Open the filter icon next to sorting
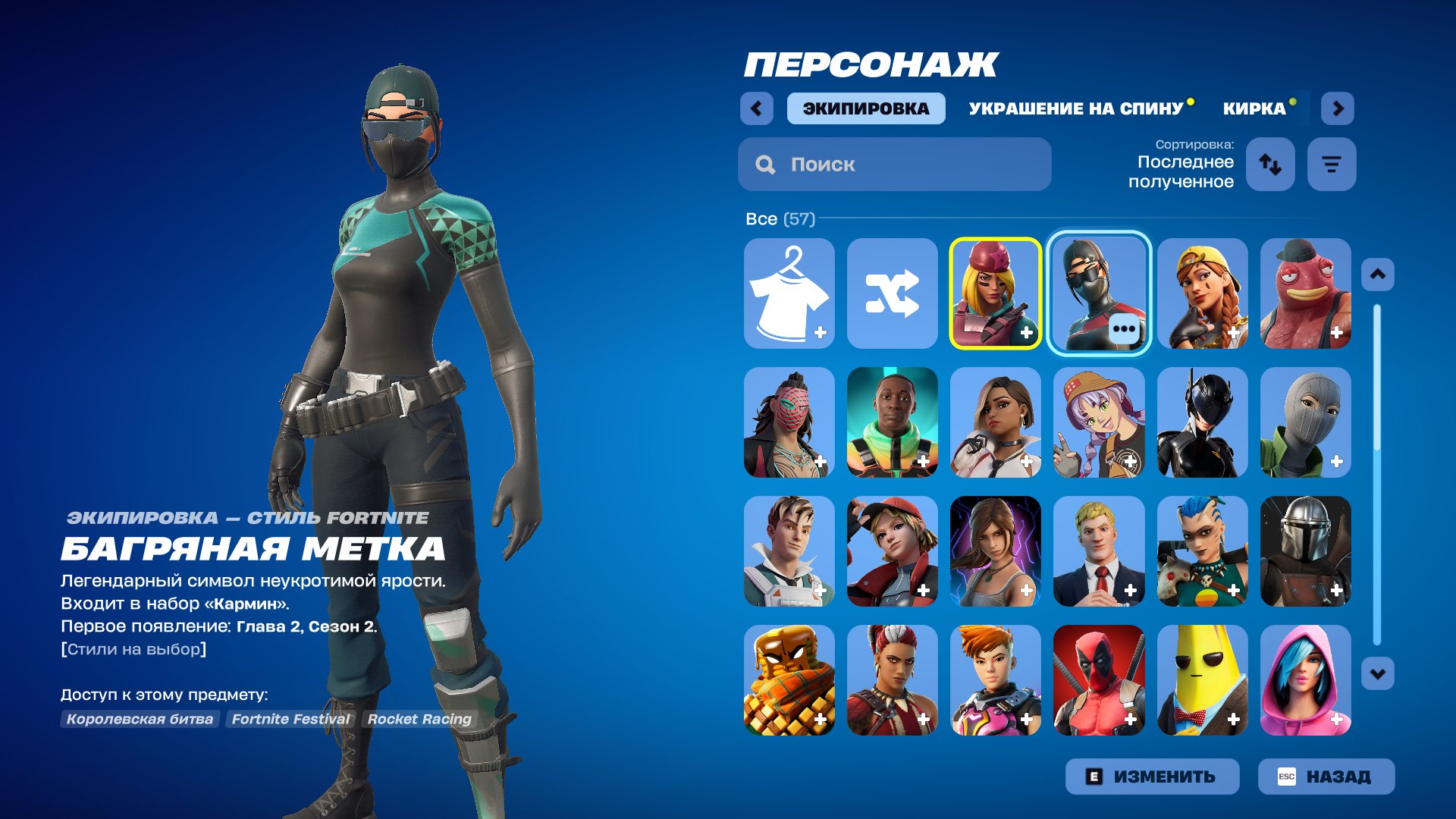 pyautogui.click(x=1332, y=164)
